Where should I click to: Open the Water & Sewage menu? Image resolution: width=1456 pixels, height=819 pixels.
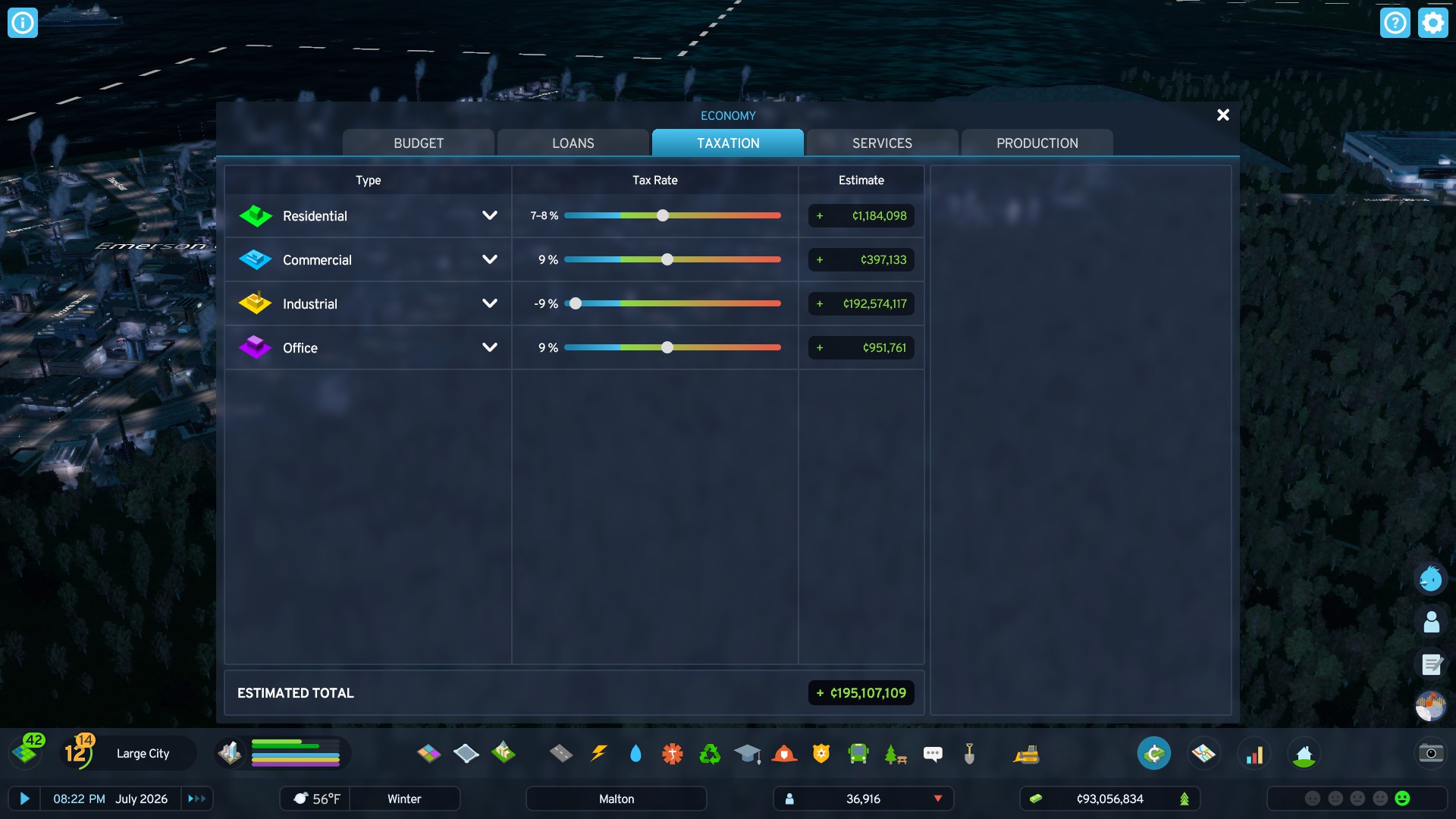pyautogui.click(x=635, y=753)
